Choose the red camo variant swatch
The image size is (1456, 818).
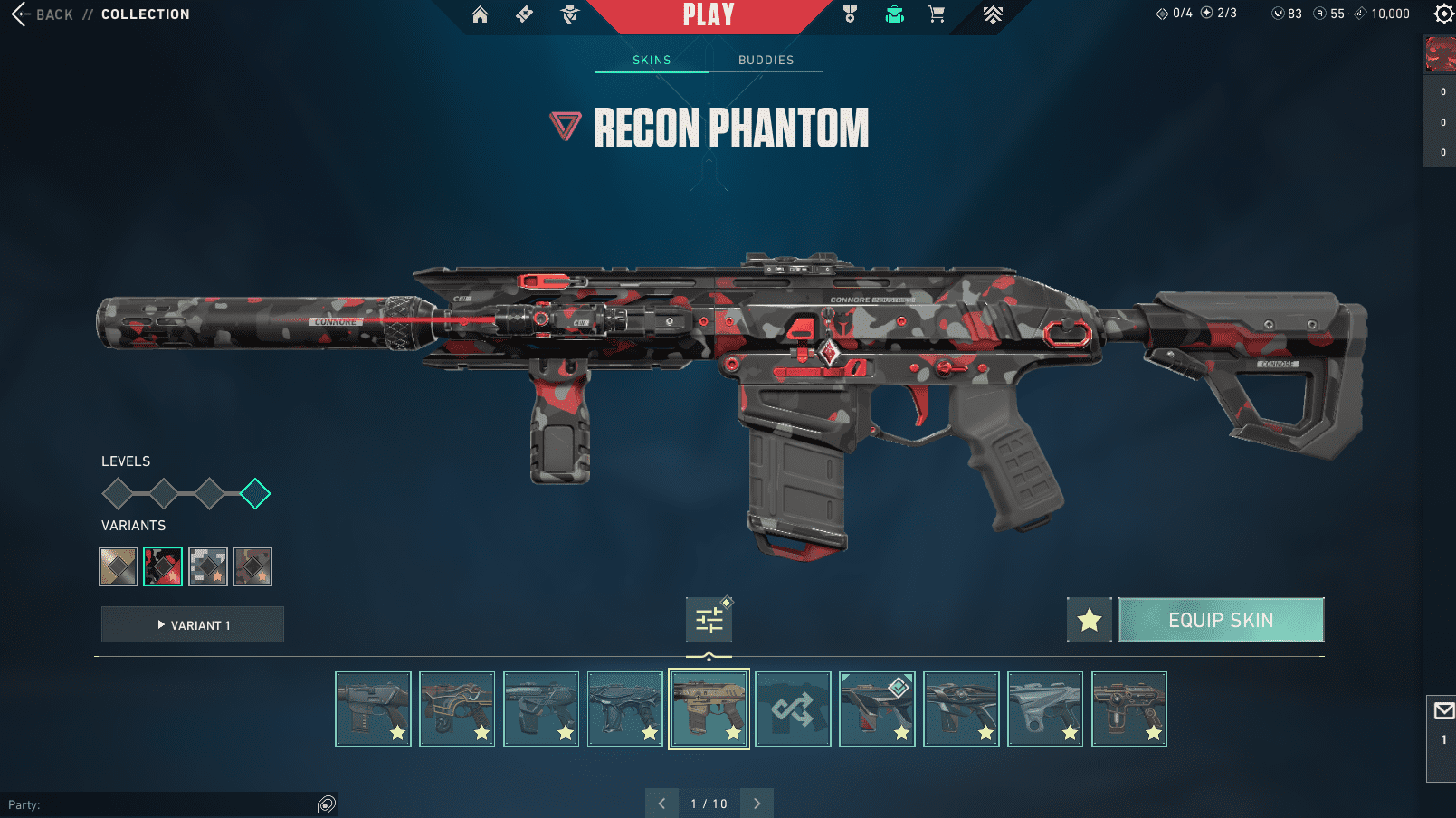pyautogui.click(x=163, y=566)
